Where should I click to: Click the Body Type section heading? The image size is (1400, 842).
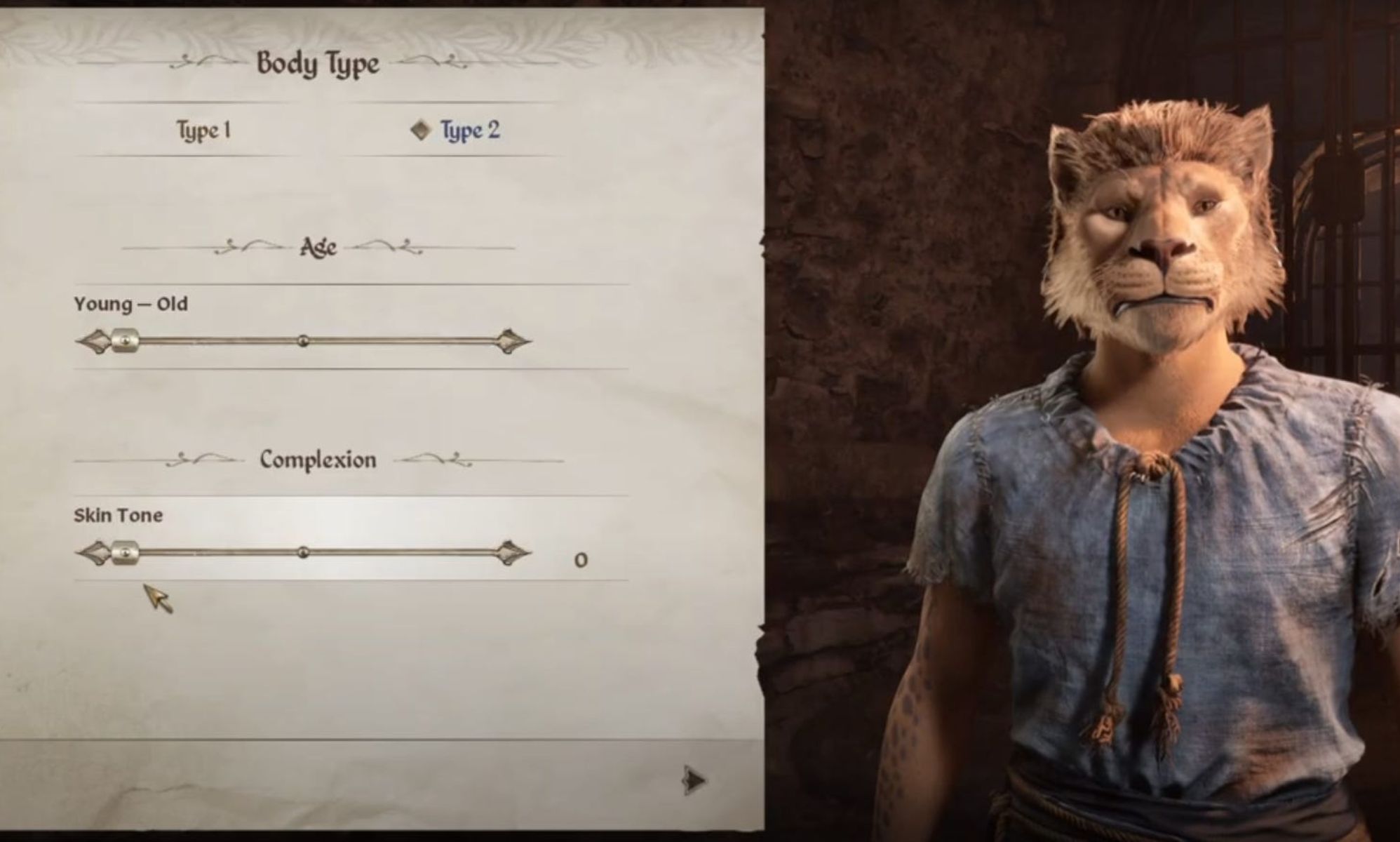[x=319, y=63]
